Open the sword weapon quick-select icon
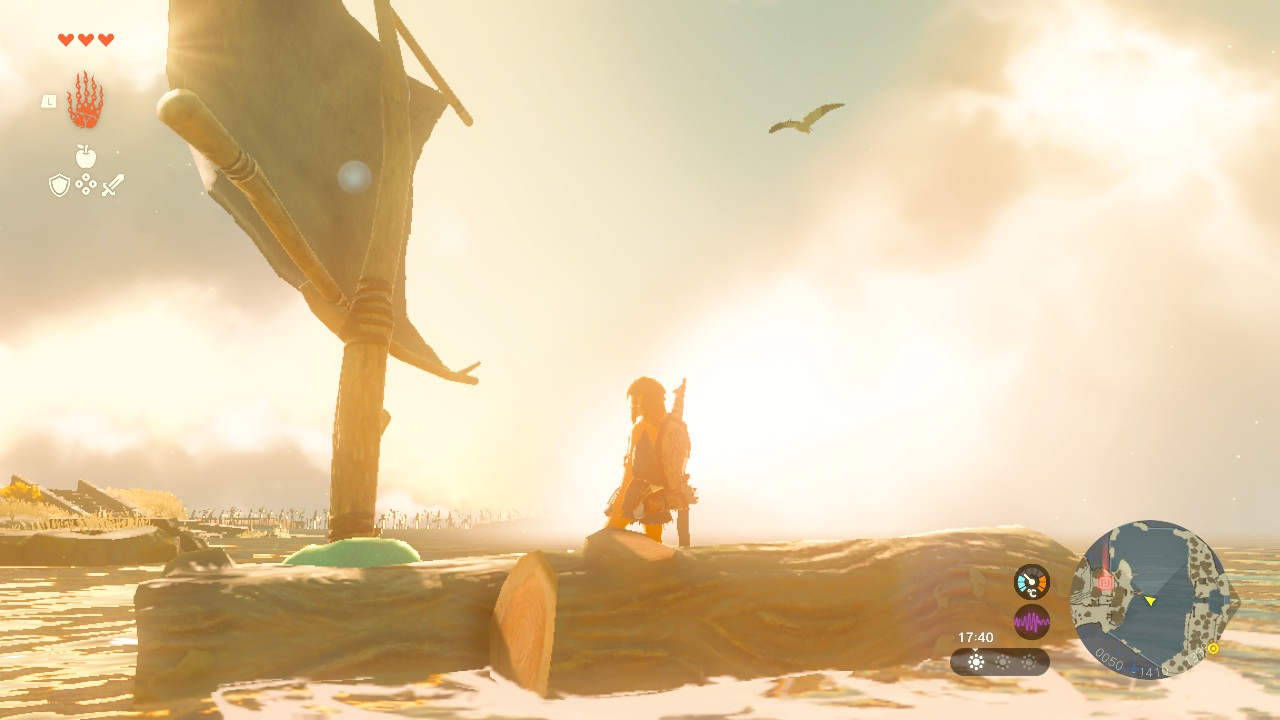 coord(112,185)
